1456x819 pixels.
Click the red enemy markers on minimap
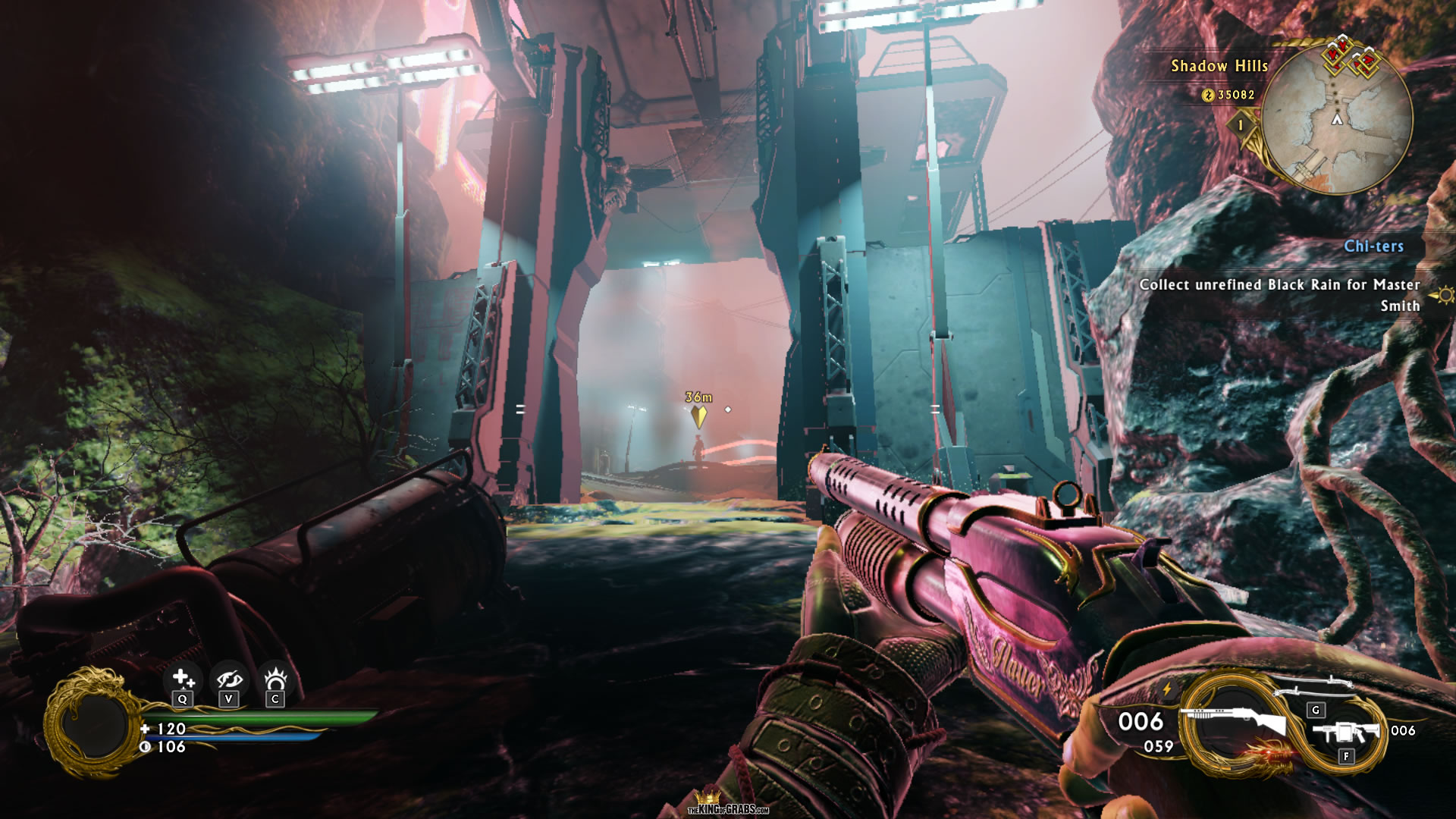1352,58
